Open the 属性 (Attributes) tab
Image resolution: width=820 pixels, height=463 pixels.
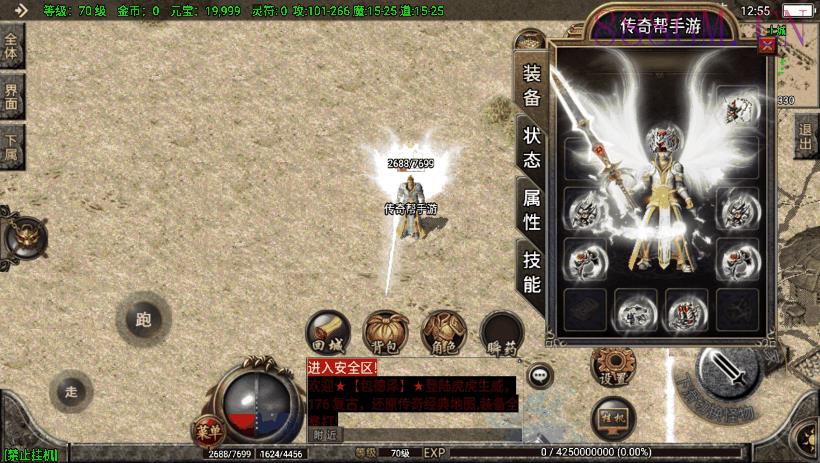[x=531, y=209]
